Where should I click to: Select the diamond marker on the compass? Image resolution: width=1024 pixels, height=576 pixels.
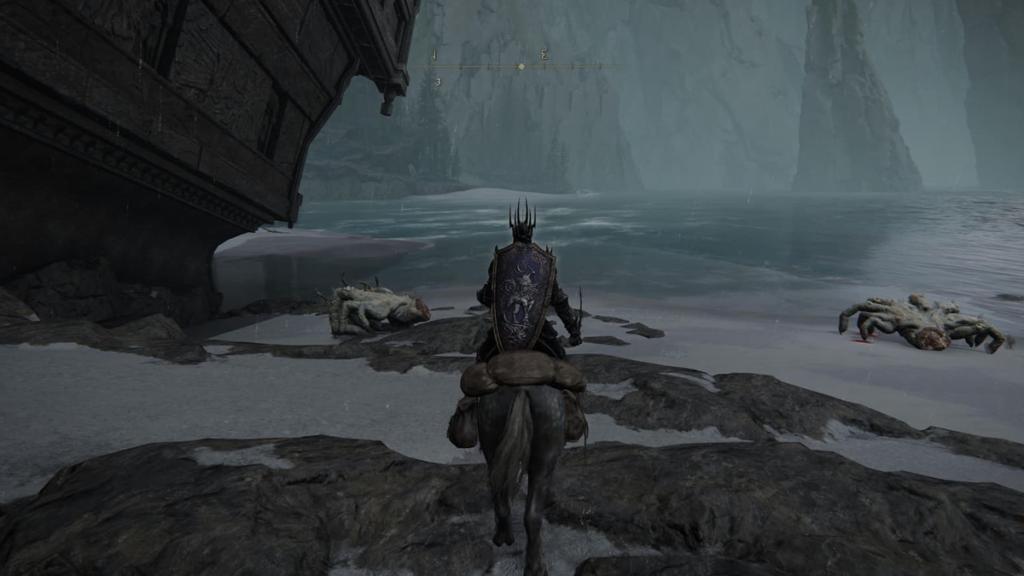pos(520,67)
